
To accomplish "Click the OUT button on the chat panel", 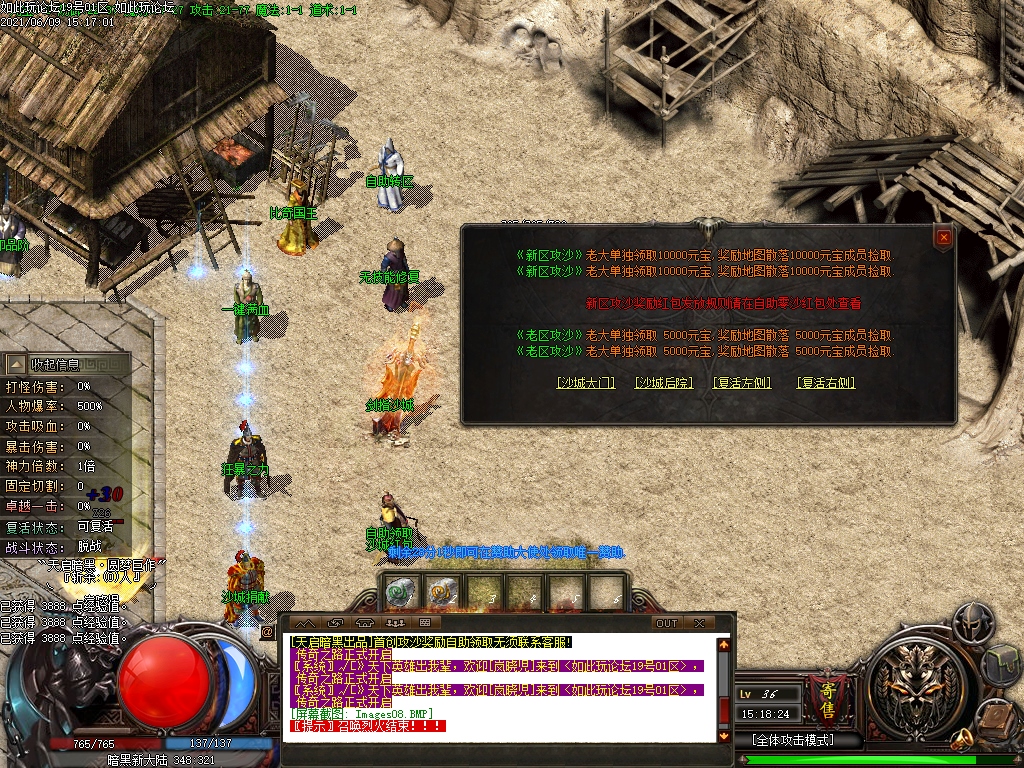I will click(x=666, y=623).
